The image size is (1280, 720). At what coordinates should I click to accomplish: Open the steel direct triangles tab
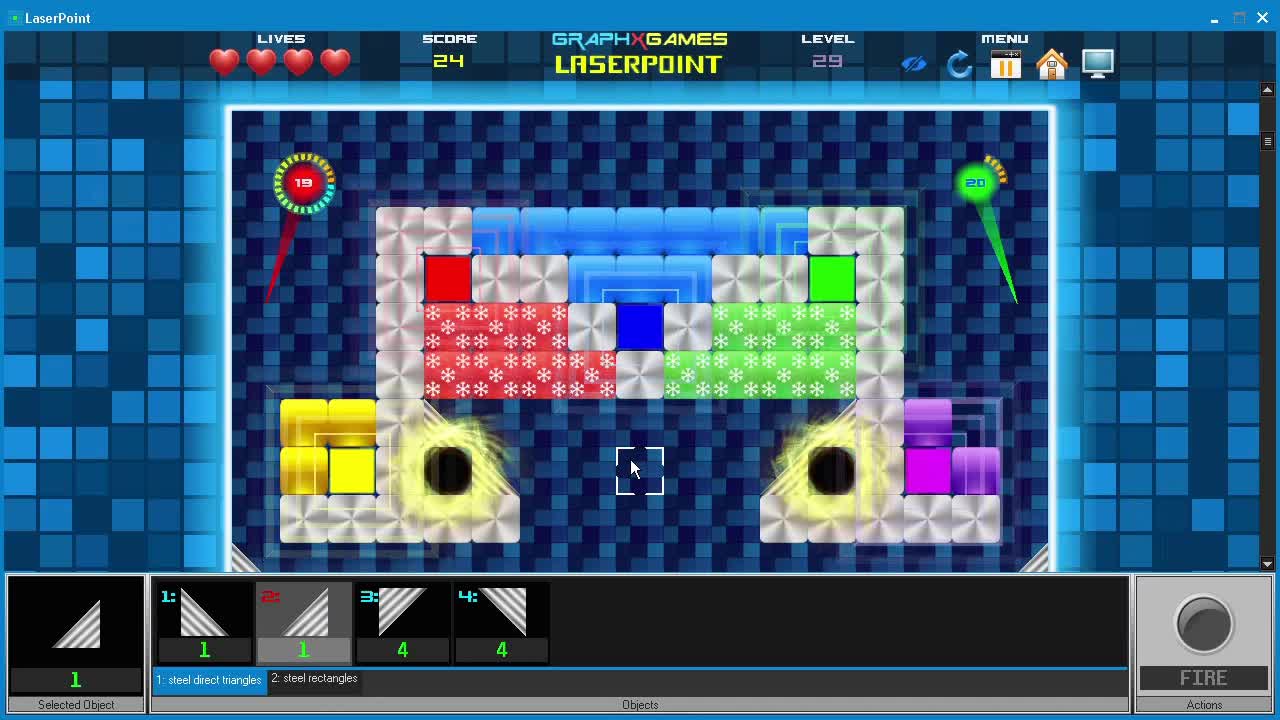click(209, 679)
